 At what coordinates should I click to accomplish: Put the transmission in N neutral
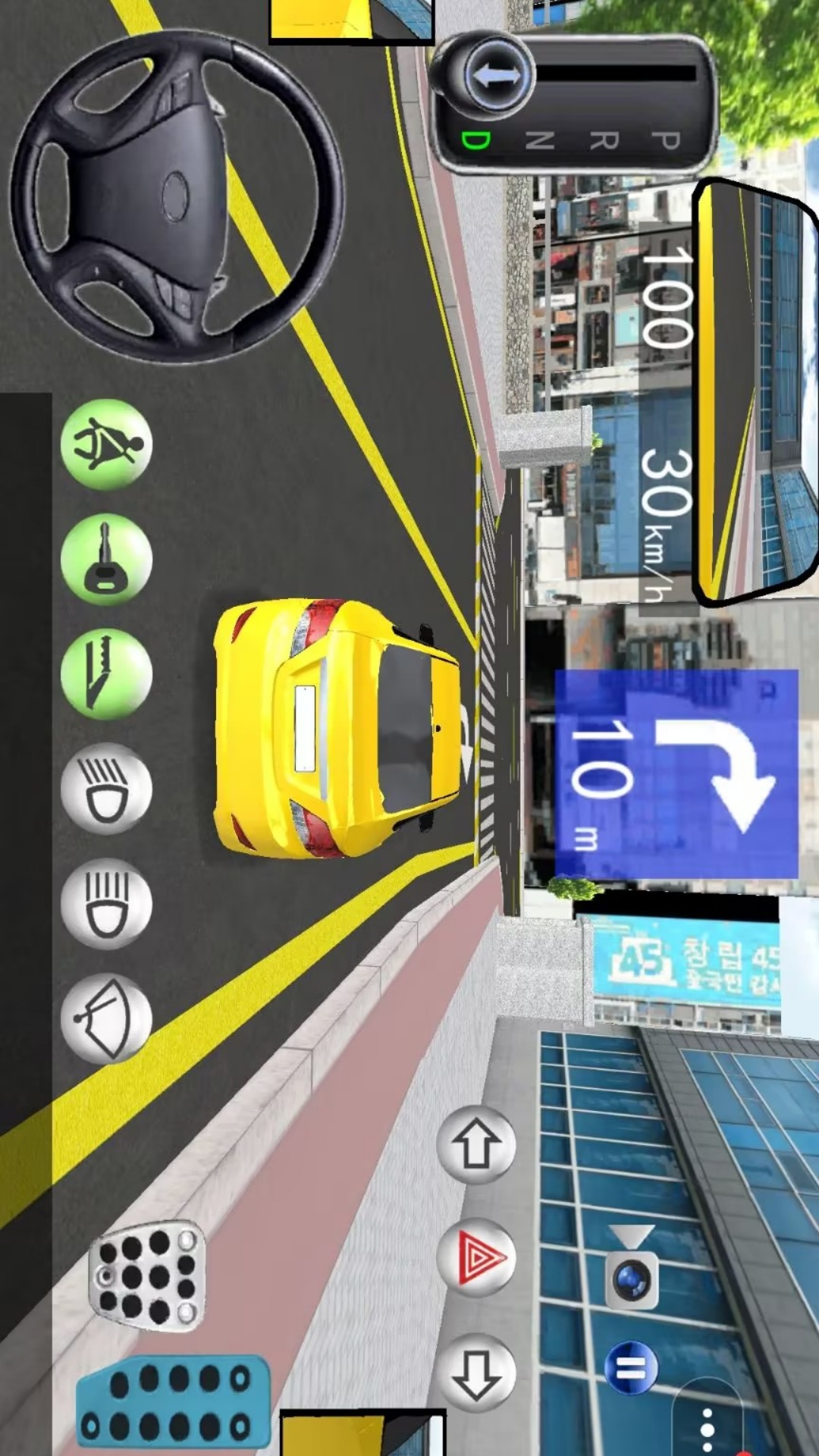tap(540, 140)
